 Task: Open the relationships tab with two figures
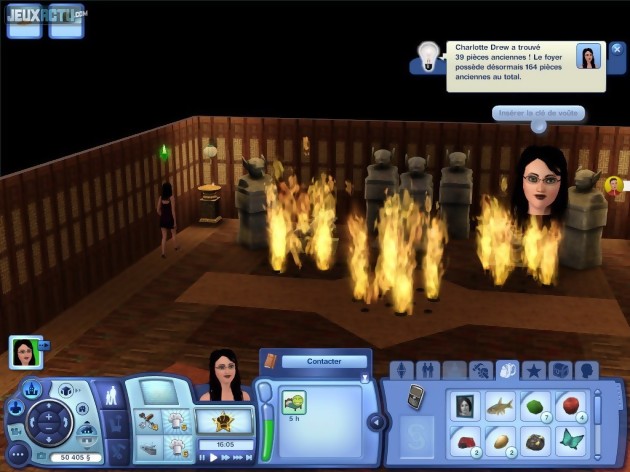pos(428,370)
